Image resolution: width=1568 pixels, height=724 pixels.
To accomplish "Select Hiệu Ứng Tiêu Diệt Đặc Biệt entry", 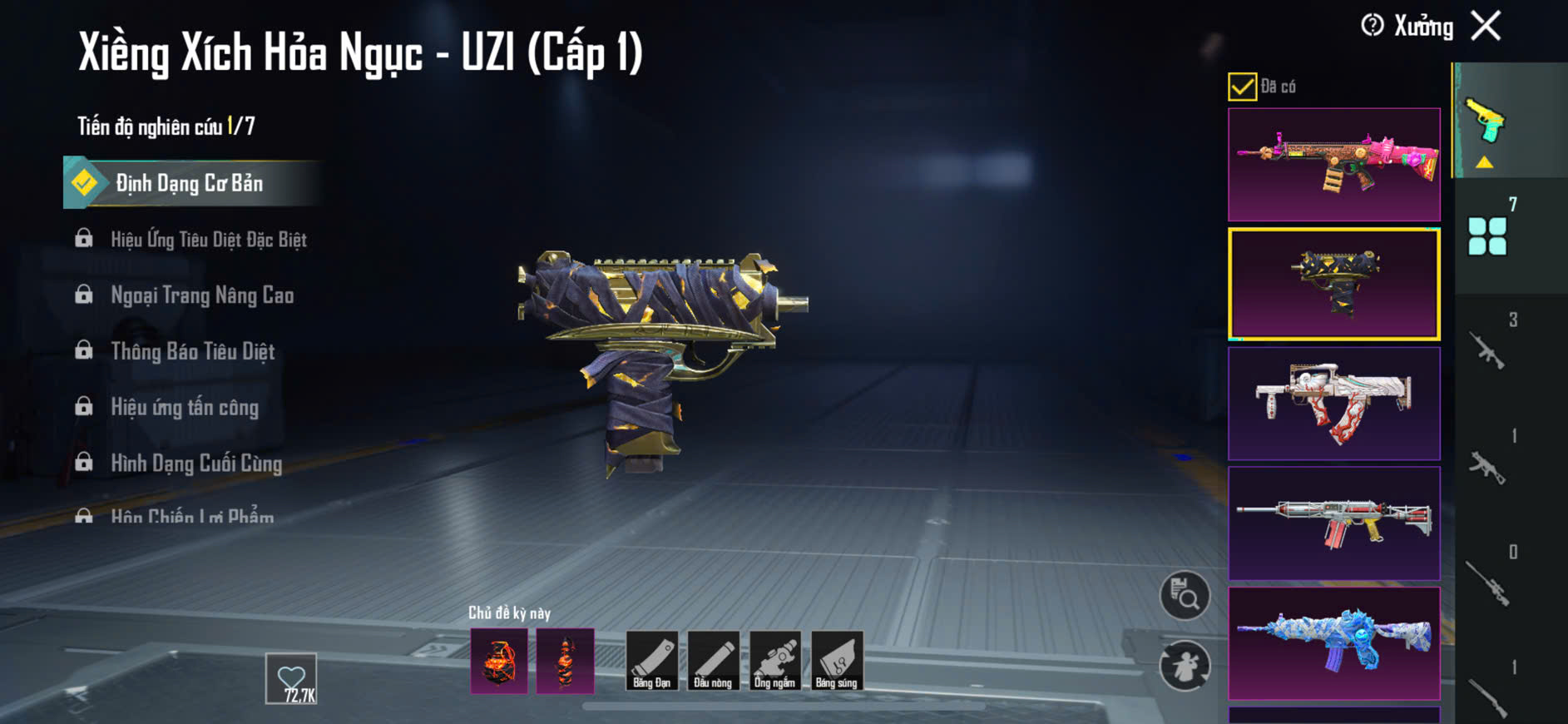I will [208, 240].
